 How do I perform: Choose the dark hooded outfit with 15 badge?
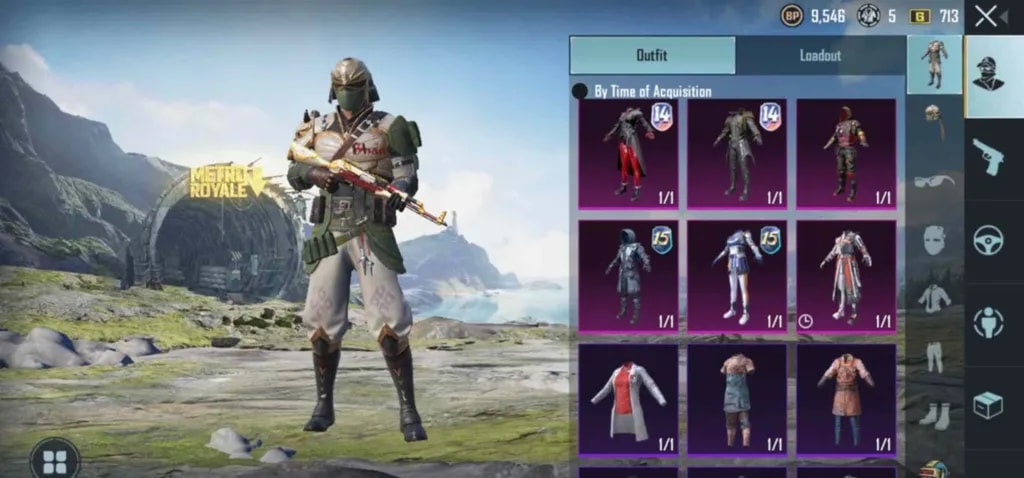click(x=628, y=275)
